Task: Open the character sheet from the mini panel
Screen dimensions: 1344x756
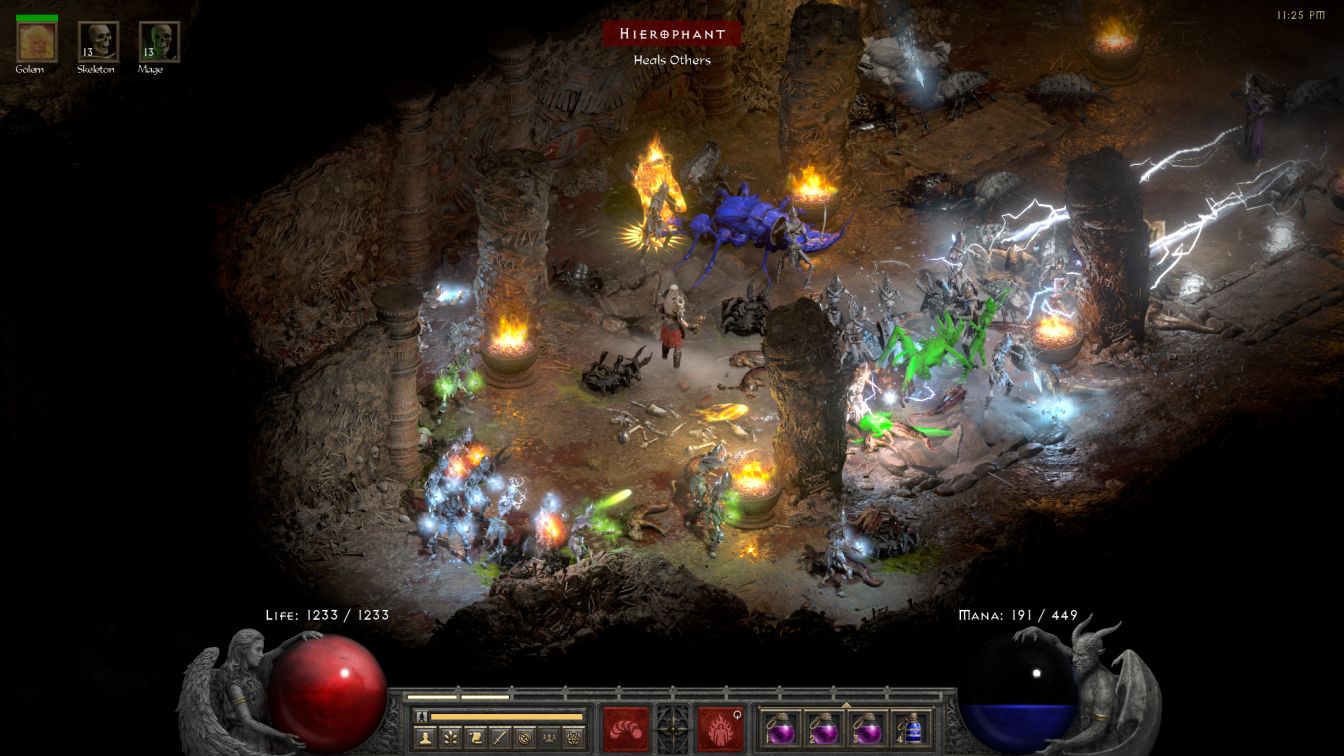Action: tap(424, 738)
